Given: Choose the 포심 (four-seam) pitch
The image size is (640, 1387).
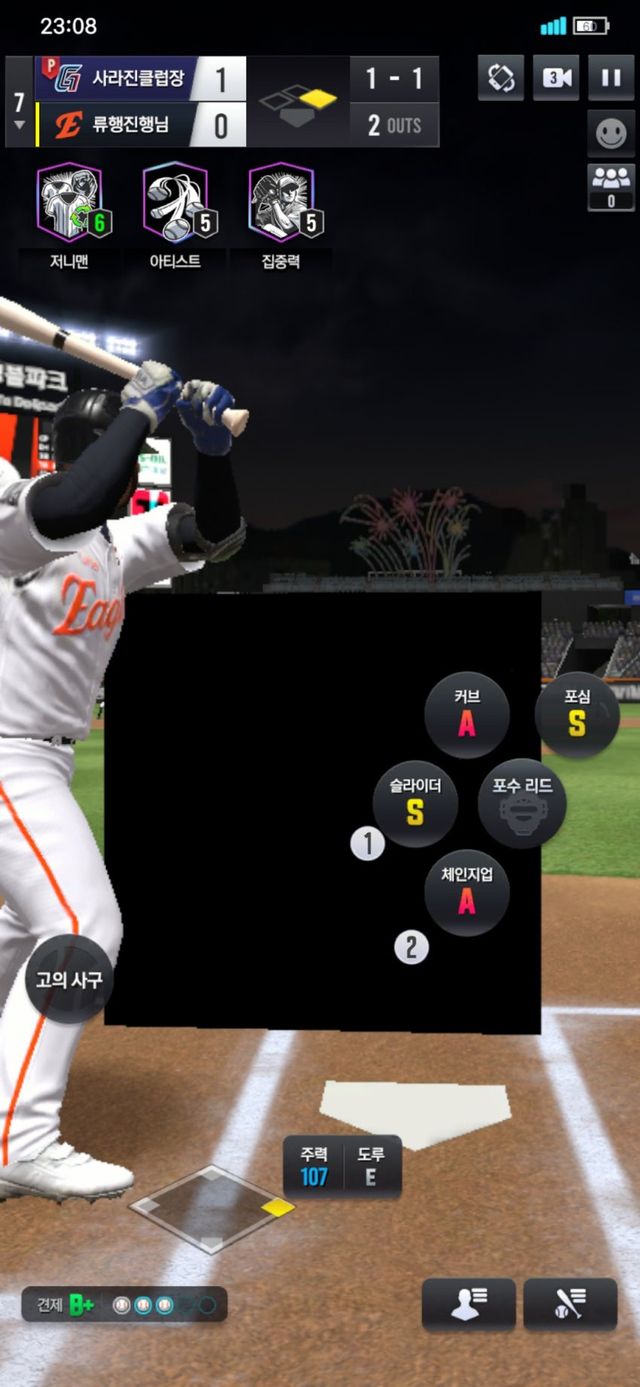Looking at the screenshot, I should pos(577,714).
